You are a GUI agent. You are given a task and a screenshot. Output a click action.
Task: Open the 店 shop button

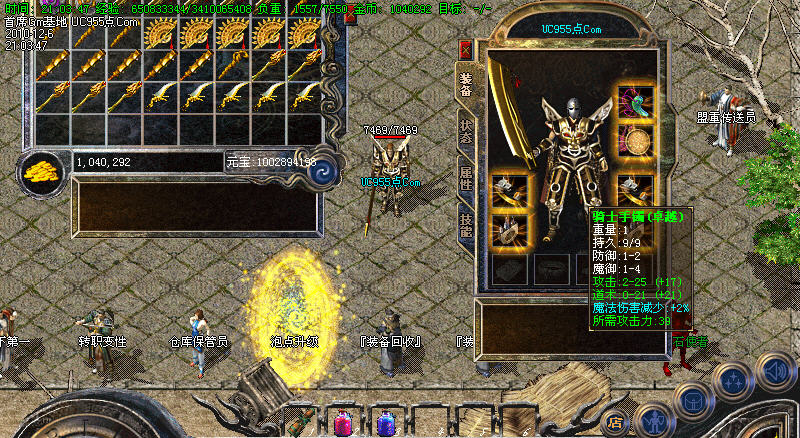point(616,422)
